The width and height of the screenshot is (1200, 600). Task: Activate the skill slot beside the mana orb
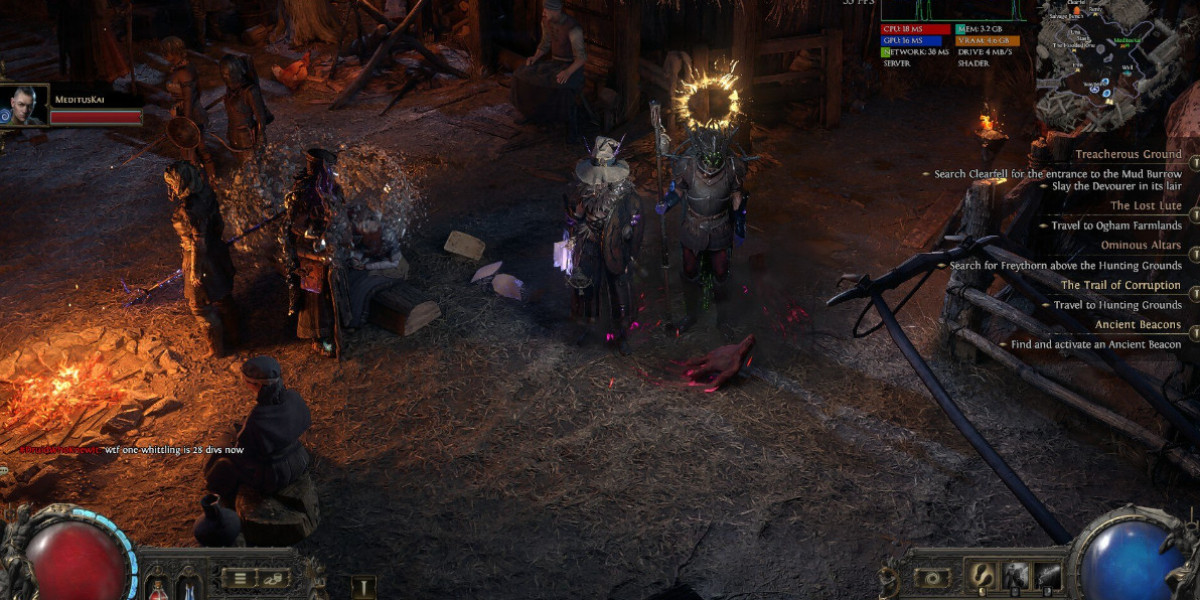pyautogui.click(x=1048, y=575)
